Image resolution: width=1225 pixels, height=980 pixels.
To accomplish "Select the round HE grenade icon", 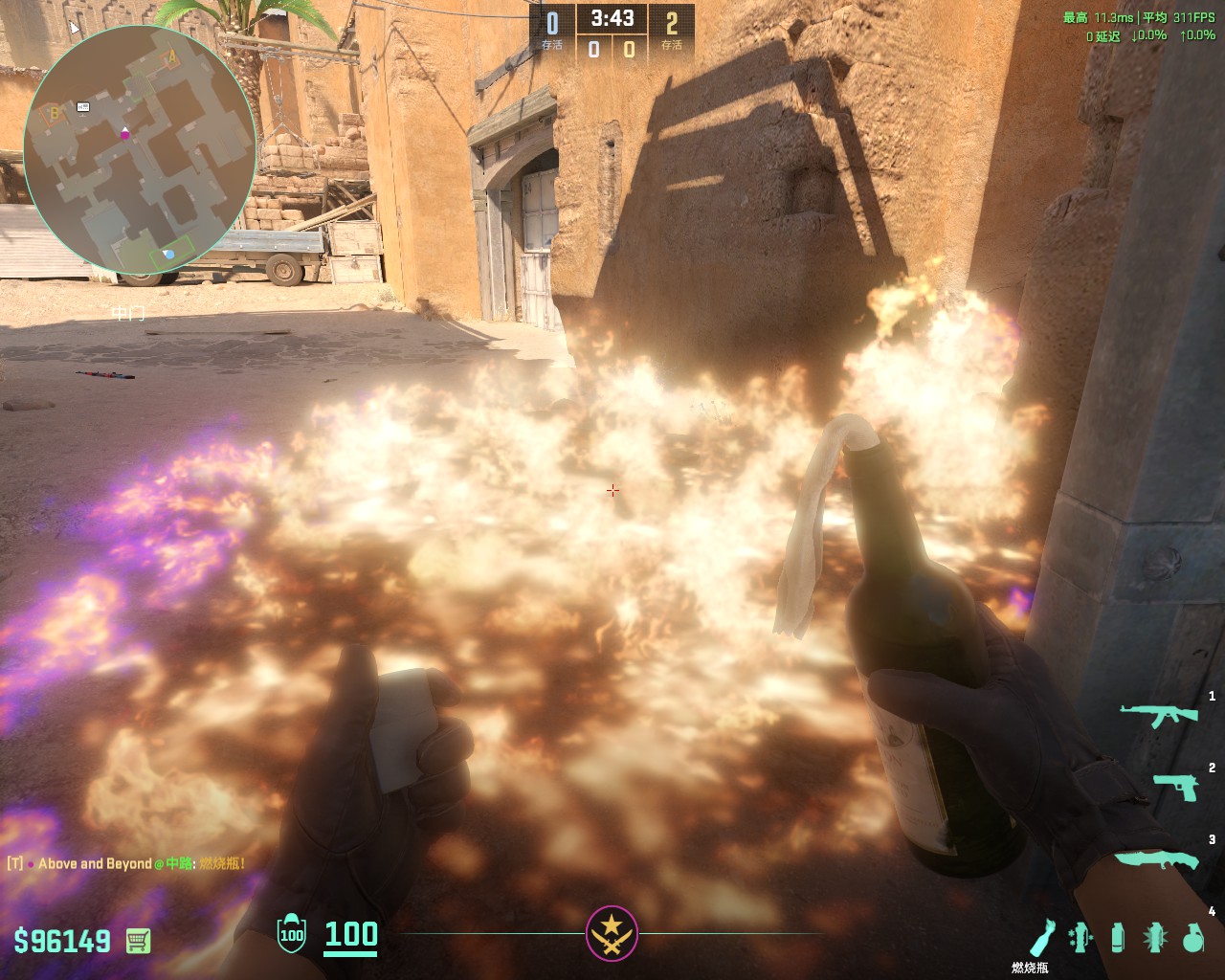I will (x=1192, y=938).
